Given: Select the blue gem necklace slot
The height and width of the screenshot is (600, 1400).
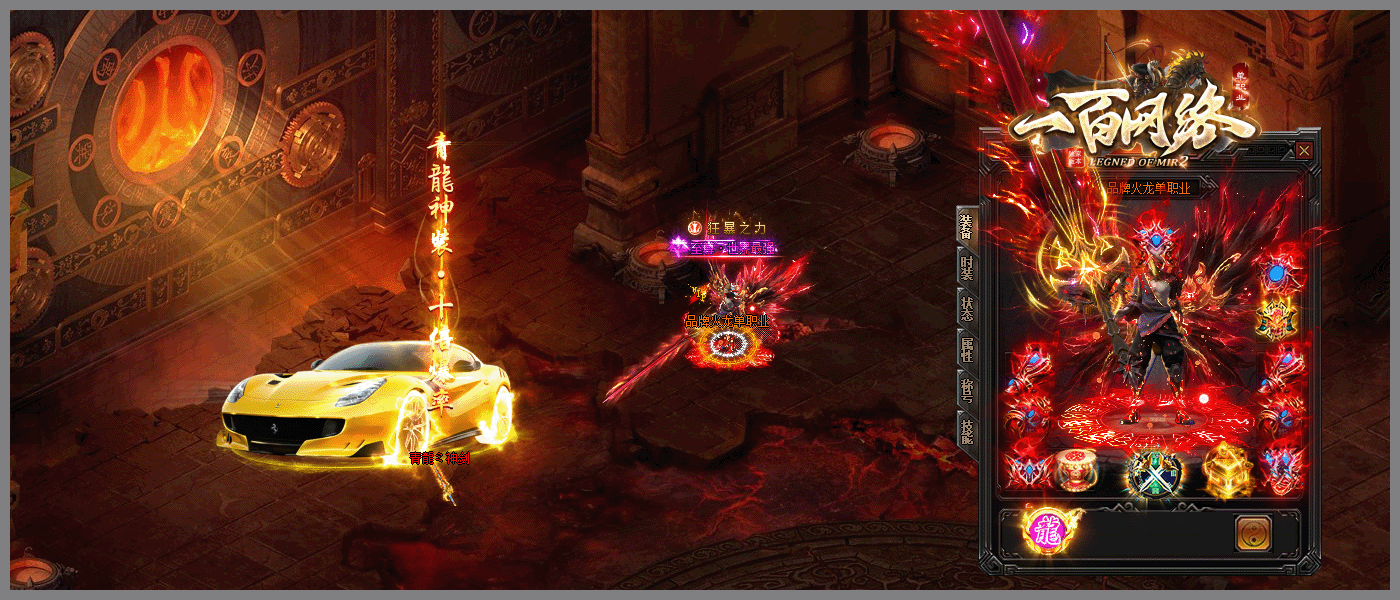Looking at the screenshot, I should click(x=1276, y=272).
